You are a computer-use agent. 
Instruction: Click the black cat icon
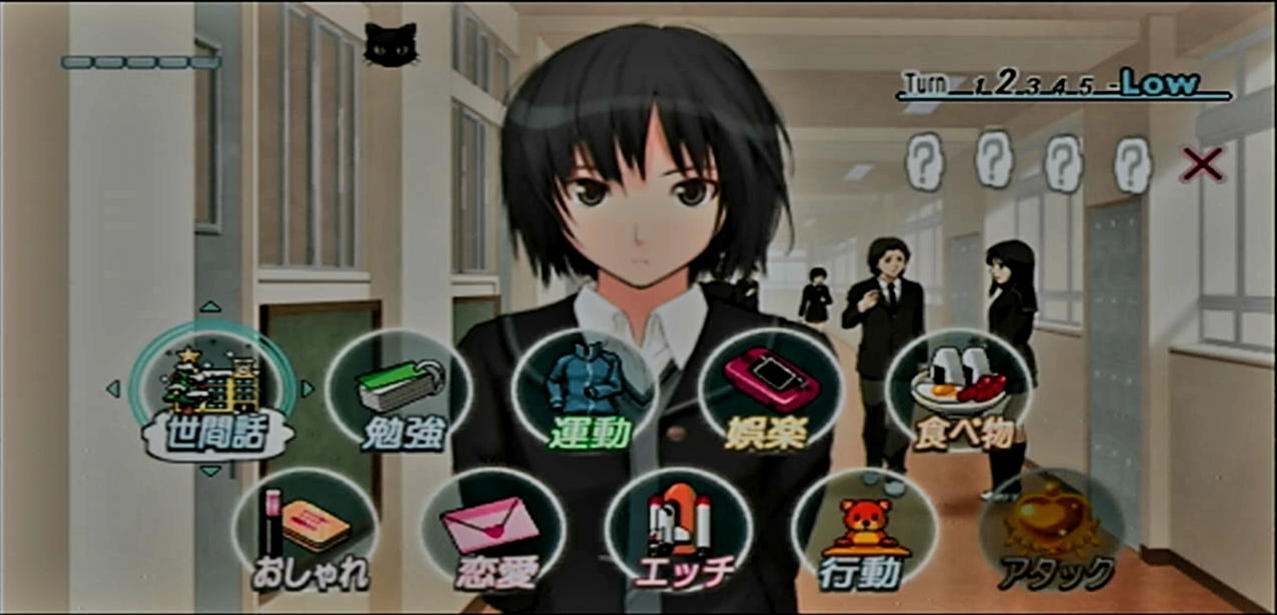pyautogui.click(x=390, y=45)
